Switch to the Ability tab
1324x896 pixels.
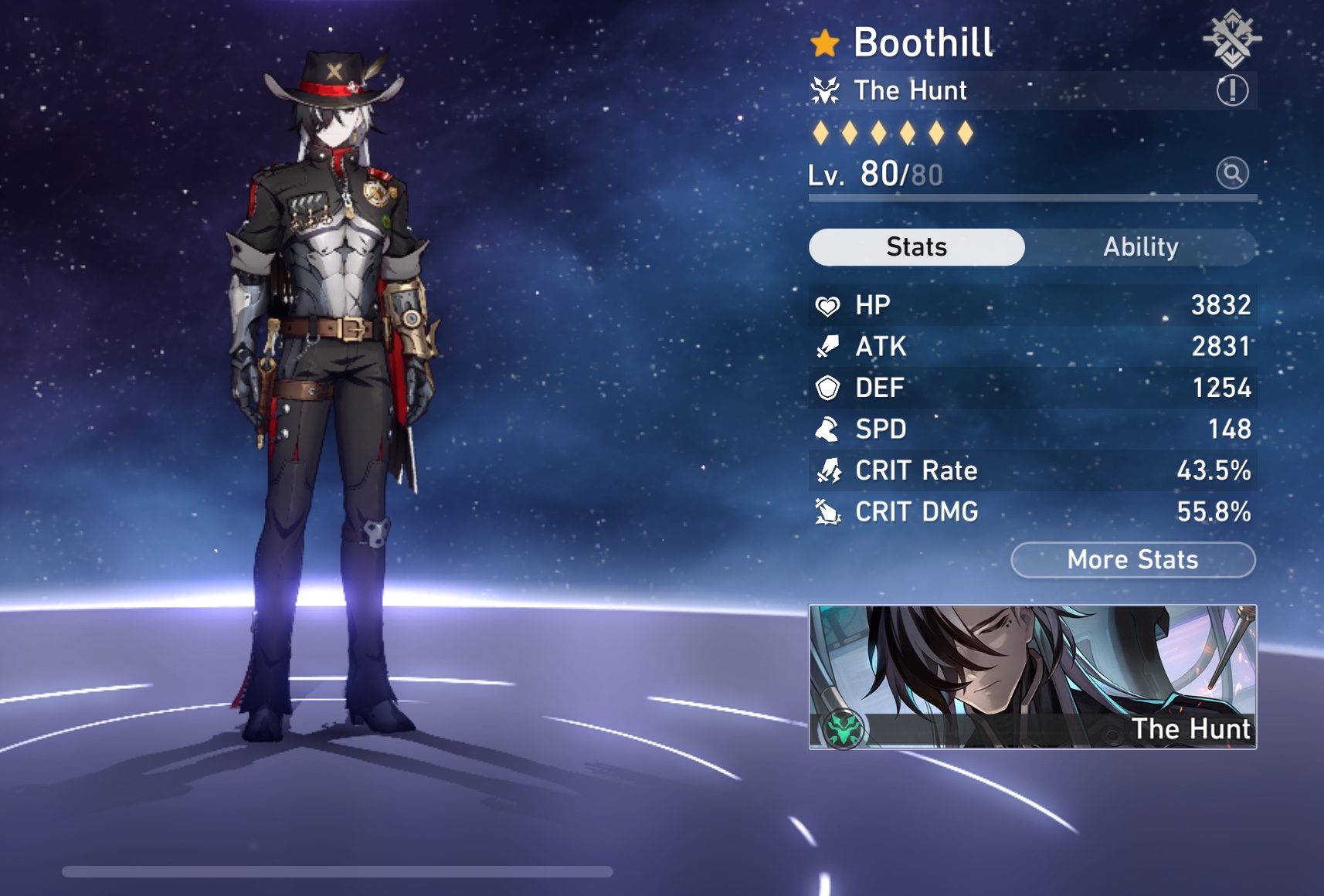[1142, 246]
